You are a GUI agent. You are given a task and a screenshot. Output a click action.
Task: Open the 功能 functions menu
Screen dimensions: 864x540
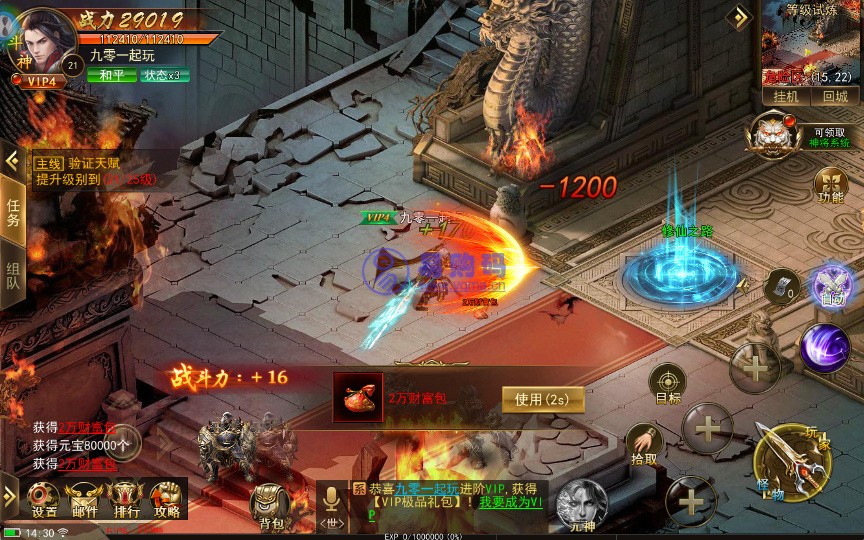click(x=830, y=184)
